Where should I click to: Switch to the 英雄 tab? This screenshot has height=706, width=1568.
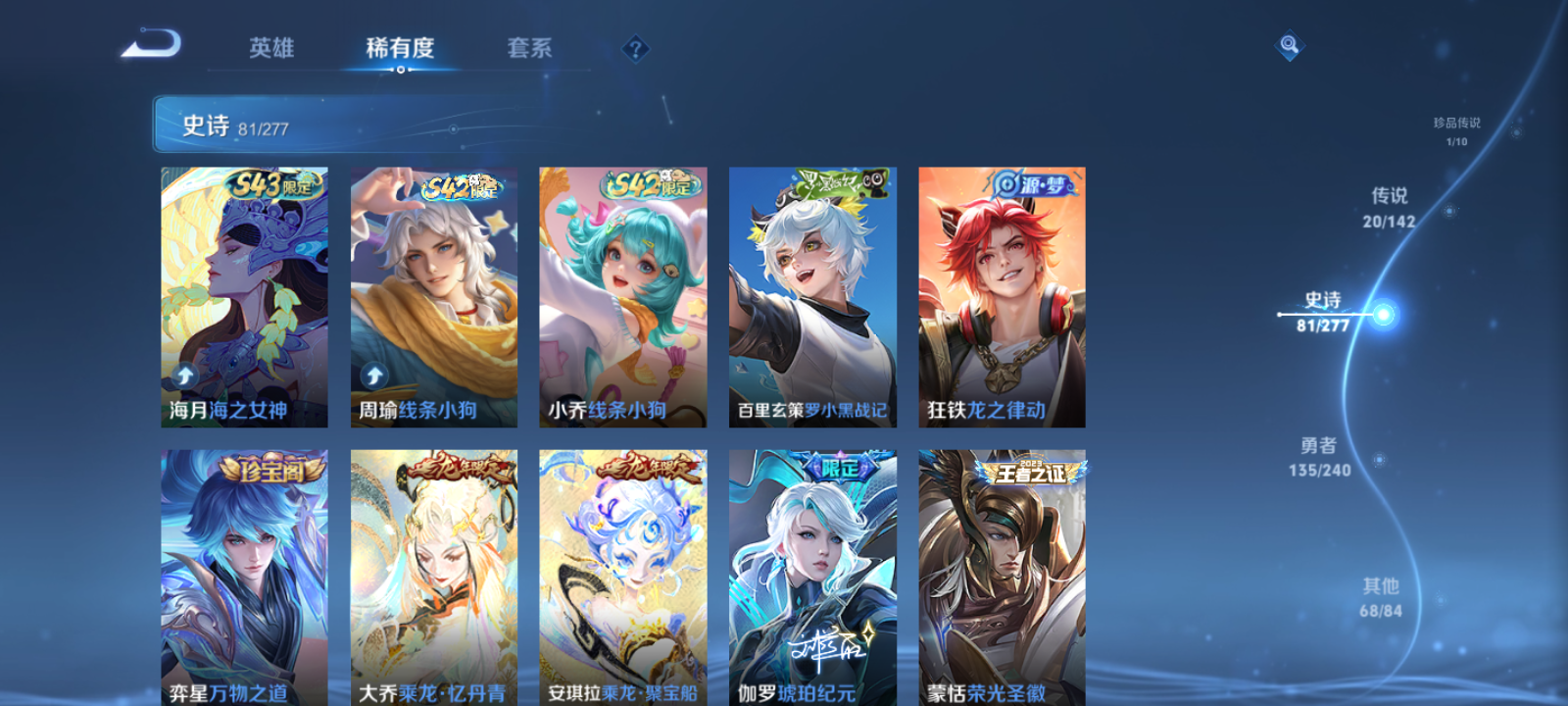270,47
